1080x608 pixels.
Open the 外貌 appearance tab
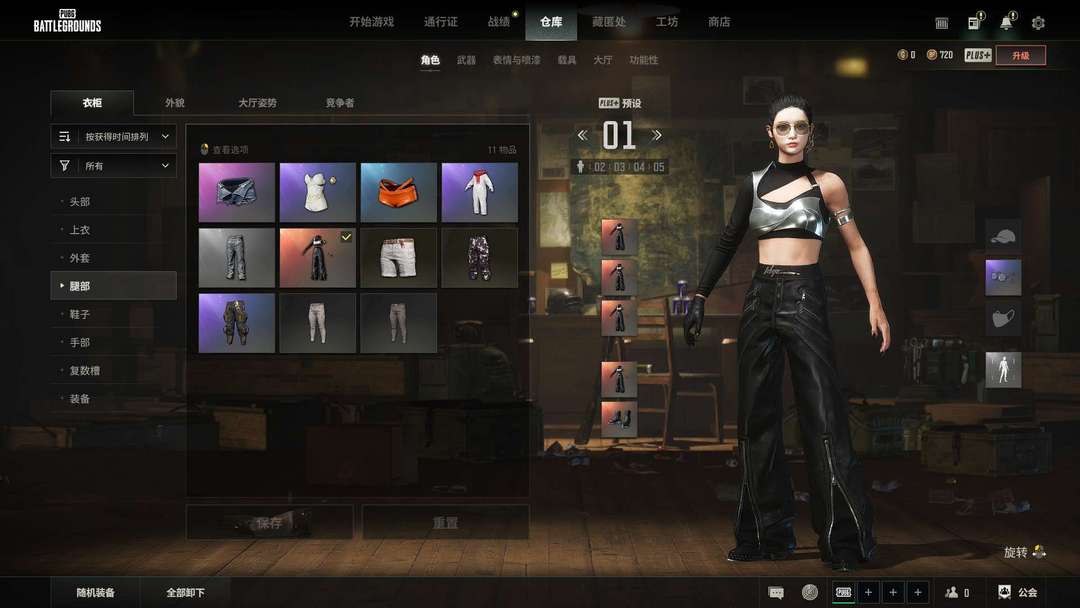[x=175, y=103]
